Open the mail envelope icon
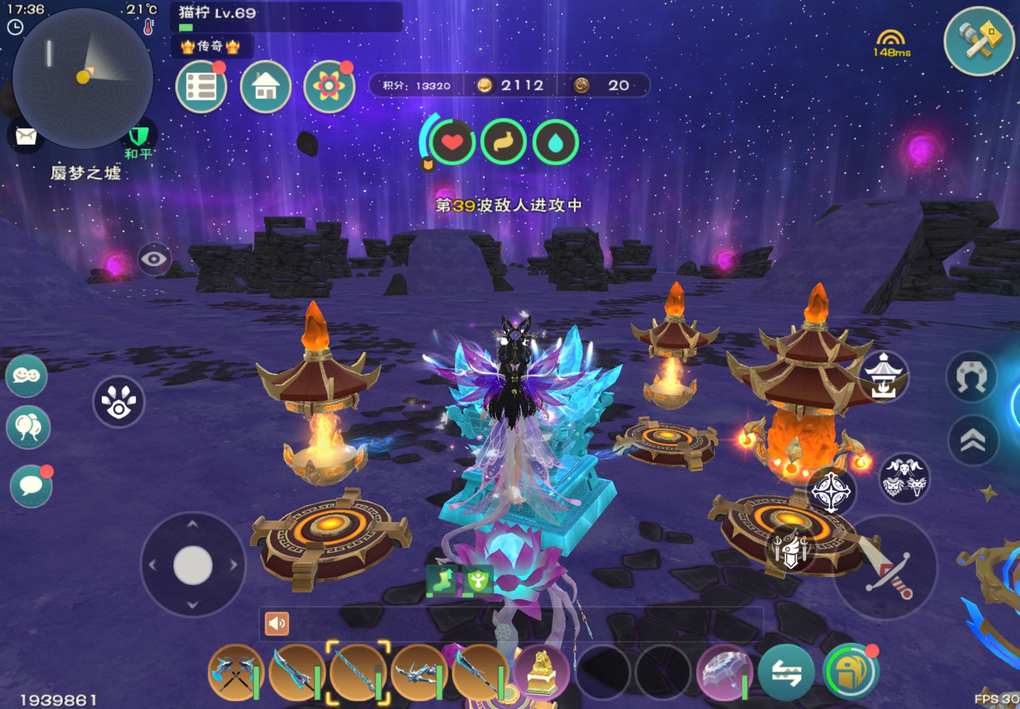Screen dimensions: 1020x709 tap(26, 134)
